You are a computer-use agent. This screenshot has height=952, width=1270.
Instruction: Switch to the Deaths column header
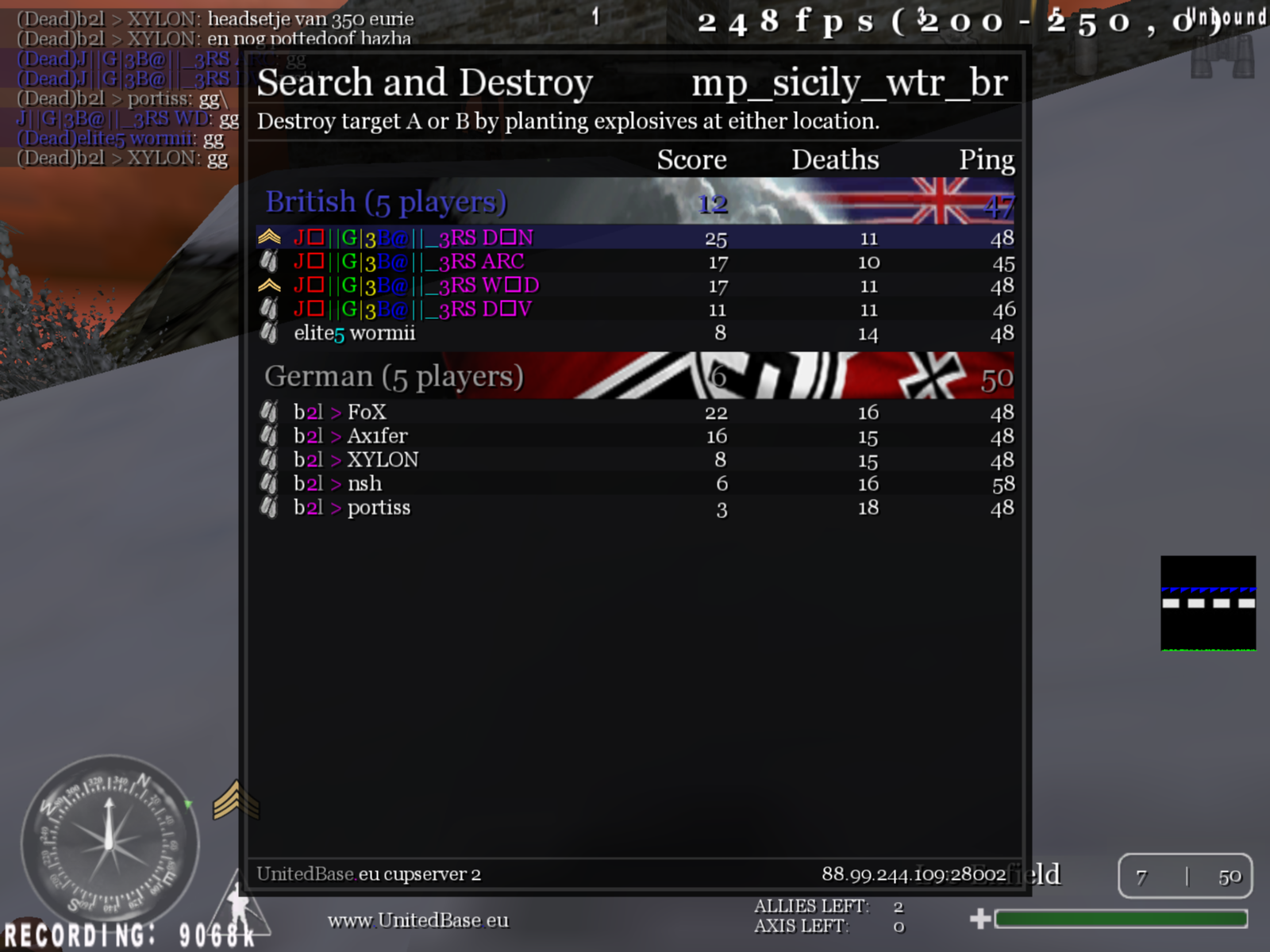[x=834, y=159]
